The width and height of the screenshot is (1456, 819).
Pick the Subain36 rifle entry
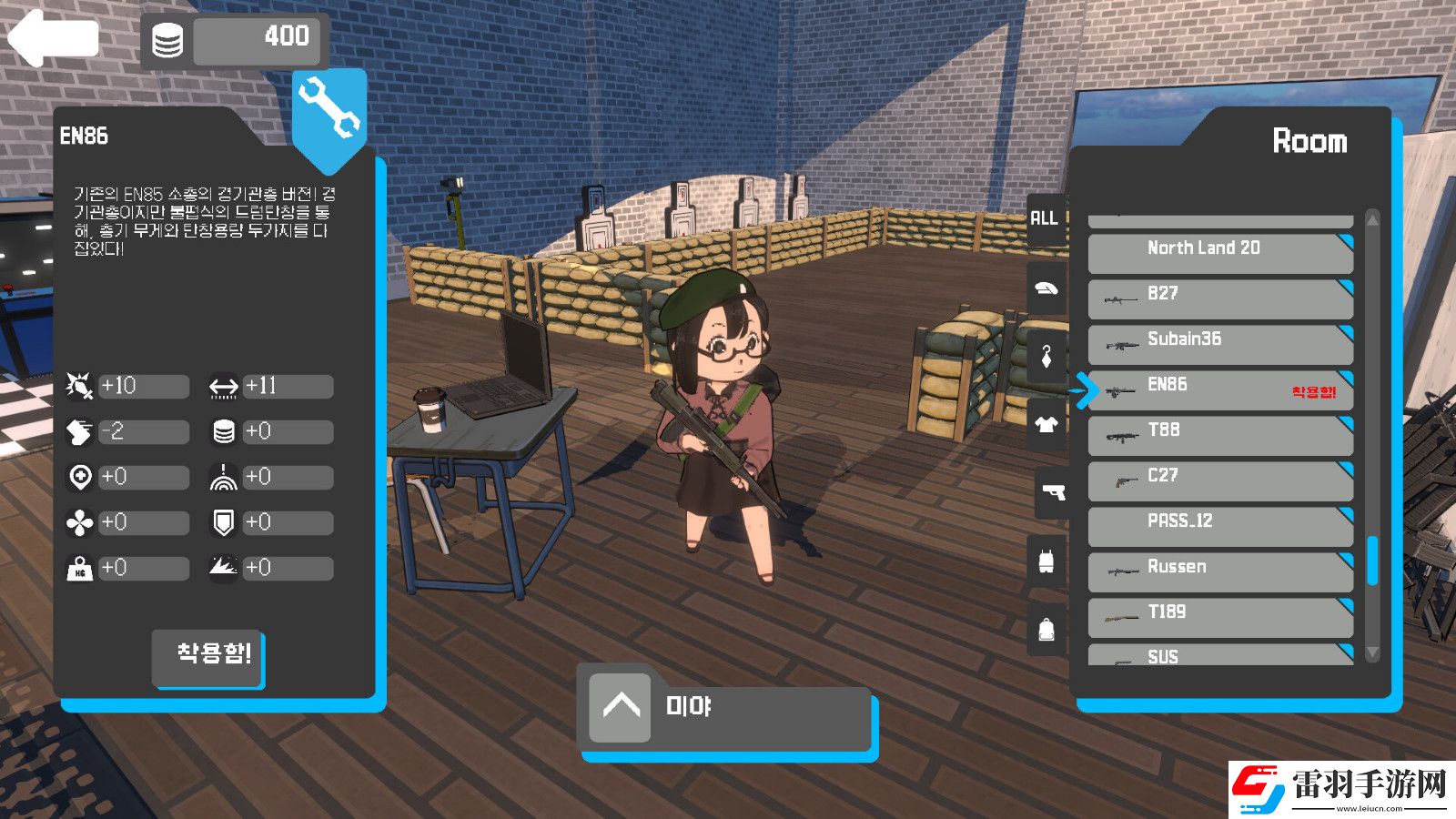(x=1219, y=343)
